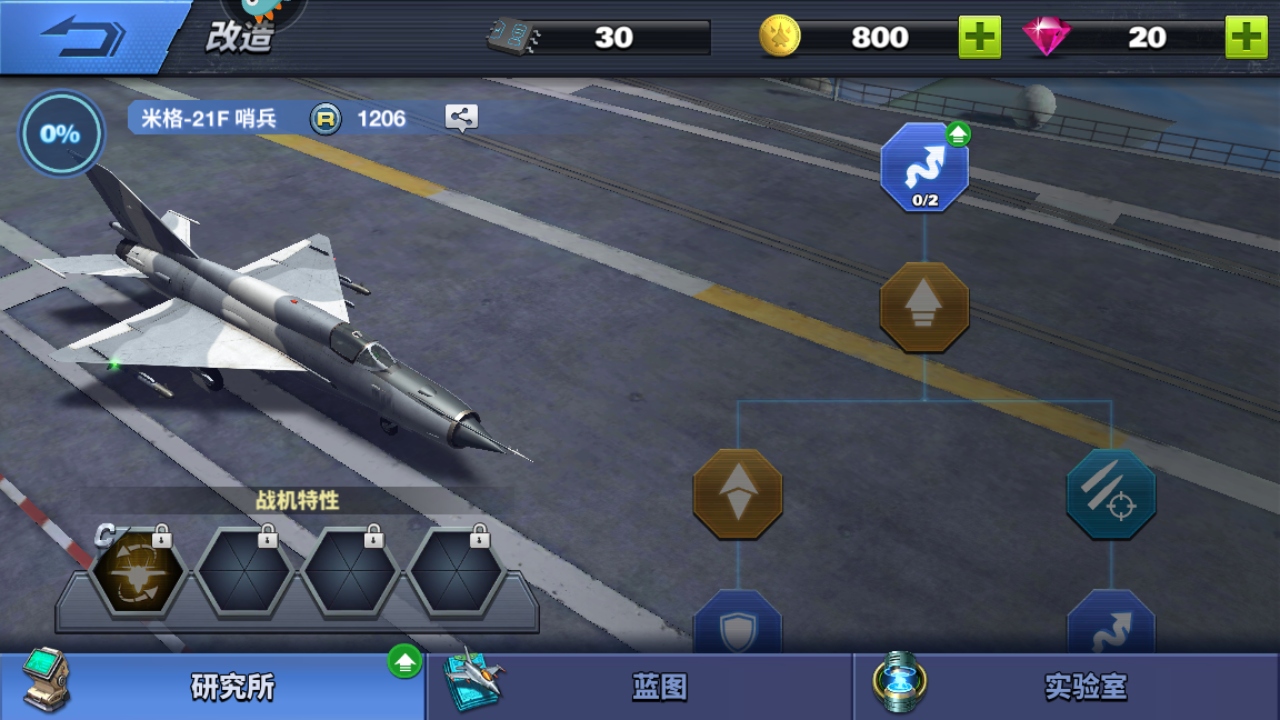Add more gold coins

[979, 37]
